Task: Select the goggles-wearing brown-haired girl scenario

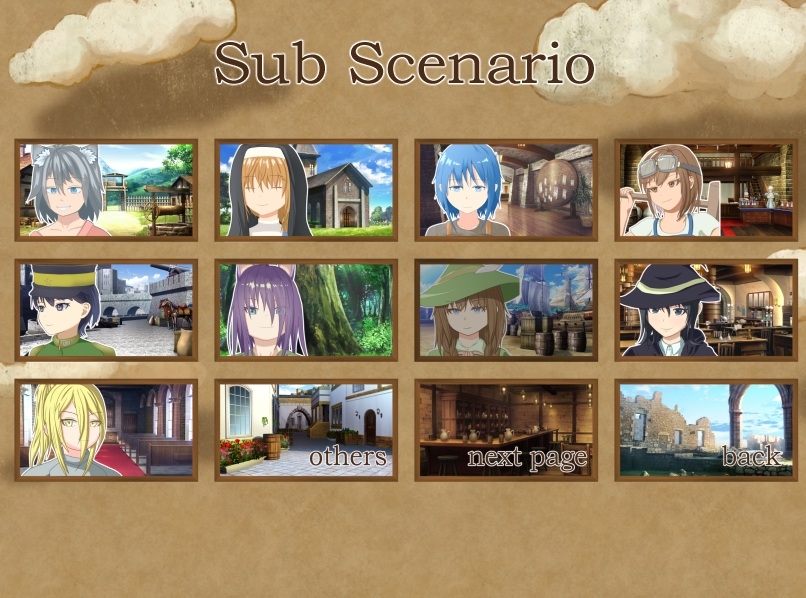Action: (x=706, y=190)
